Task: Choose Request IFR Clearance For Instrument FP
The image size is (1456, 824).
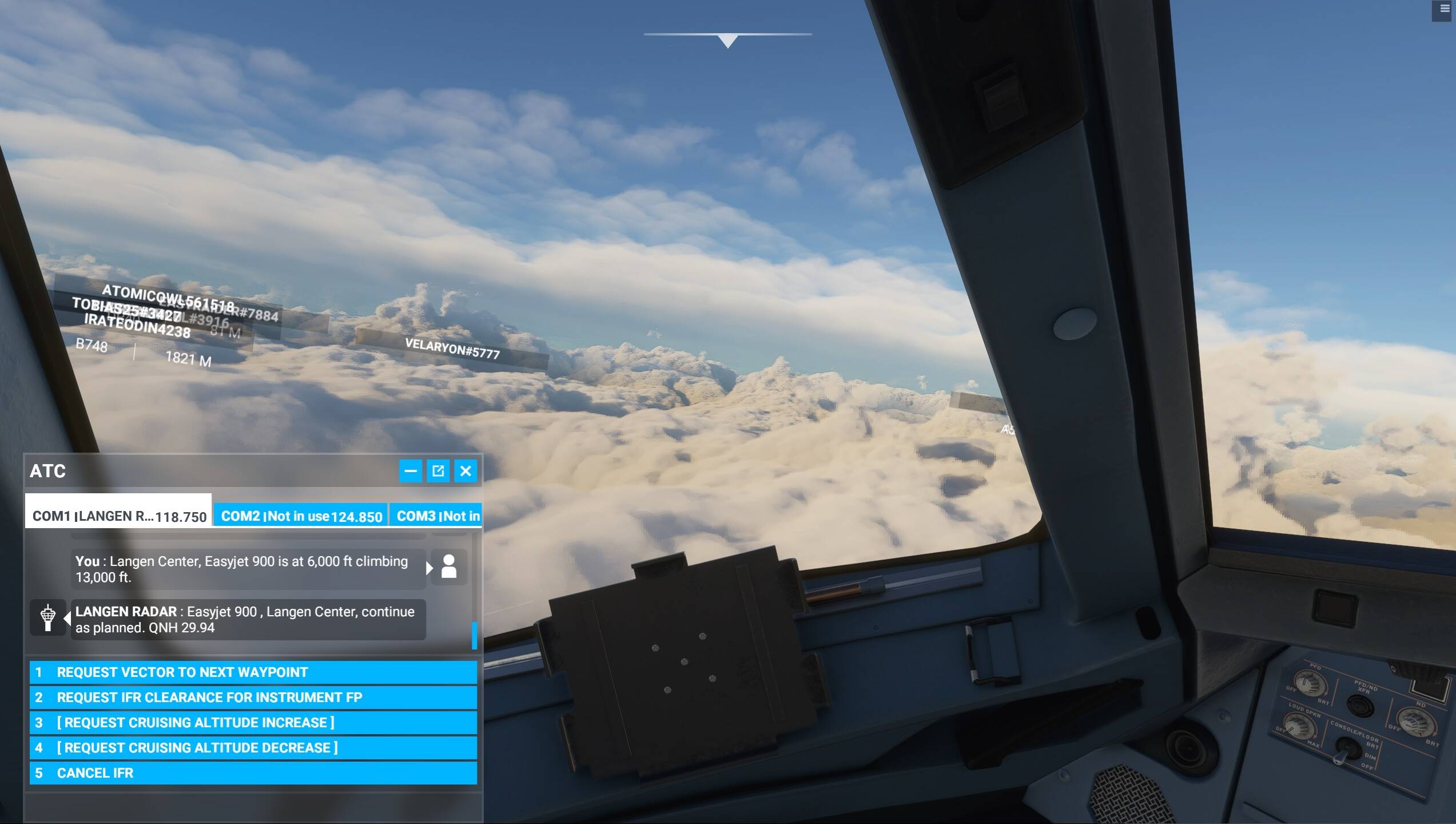Action: (x=253, y=698)
